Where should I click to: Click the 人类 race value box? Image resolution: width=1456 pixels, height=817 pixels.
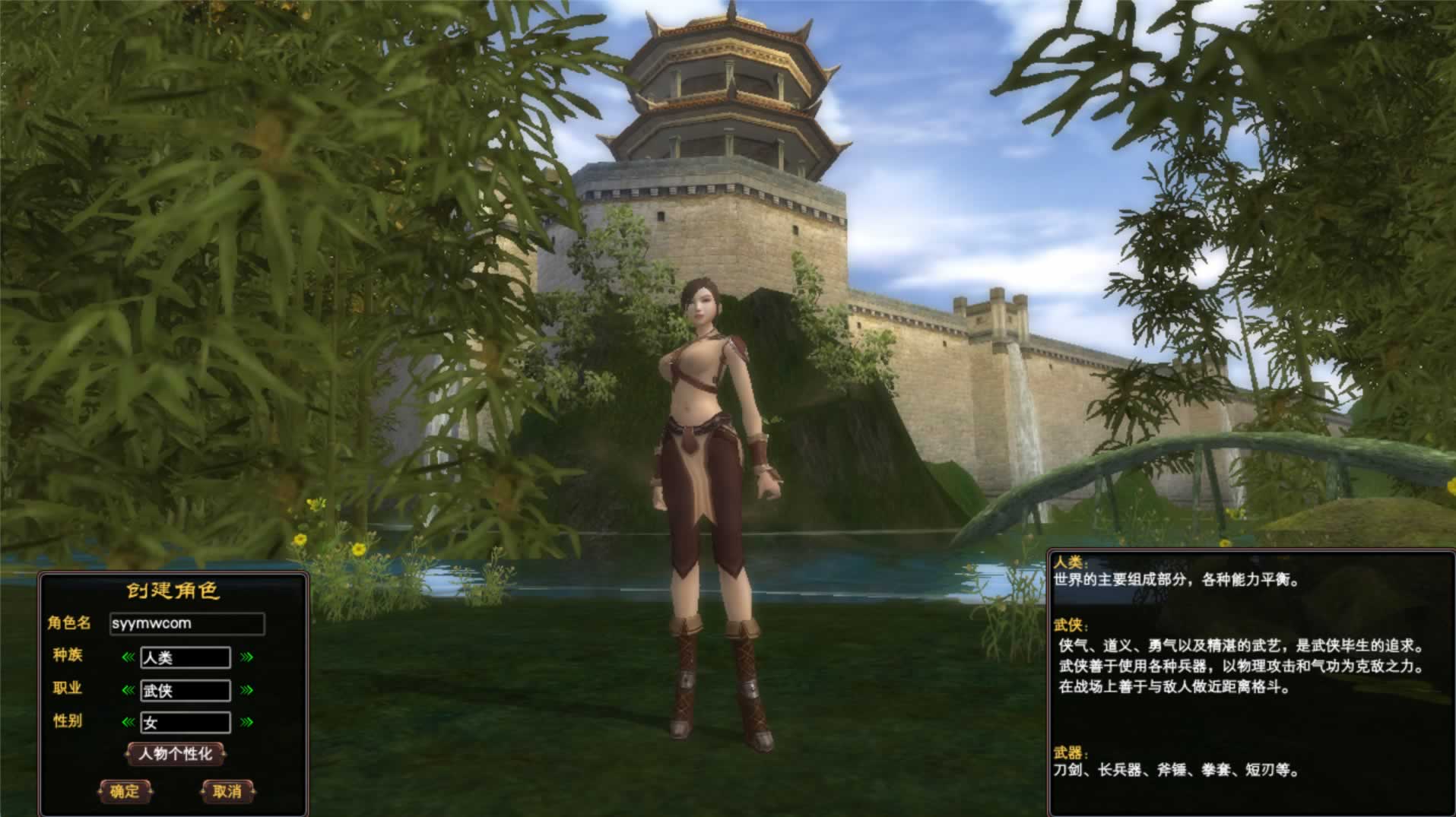coord(186,657)
